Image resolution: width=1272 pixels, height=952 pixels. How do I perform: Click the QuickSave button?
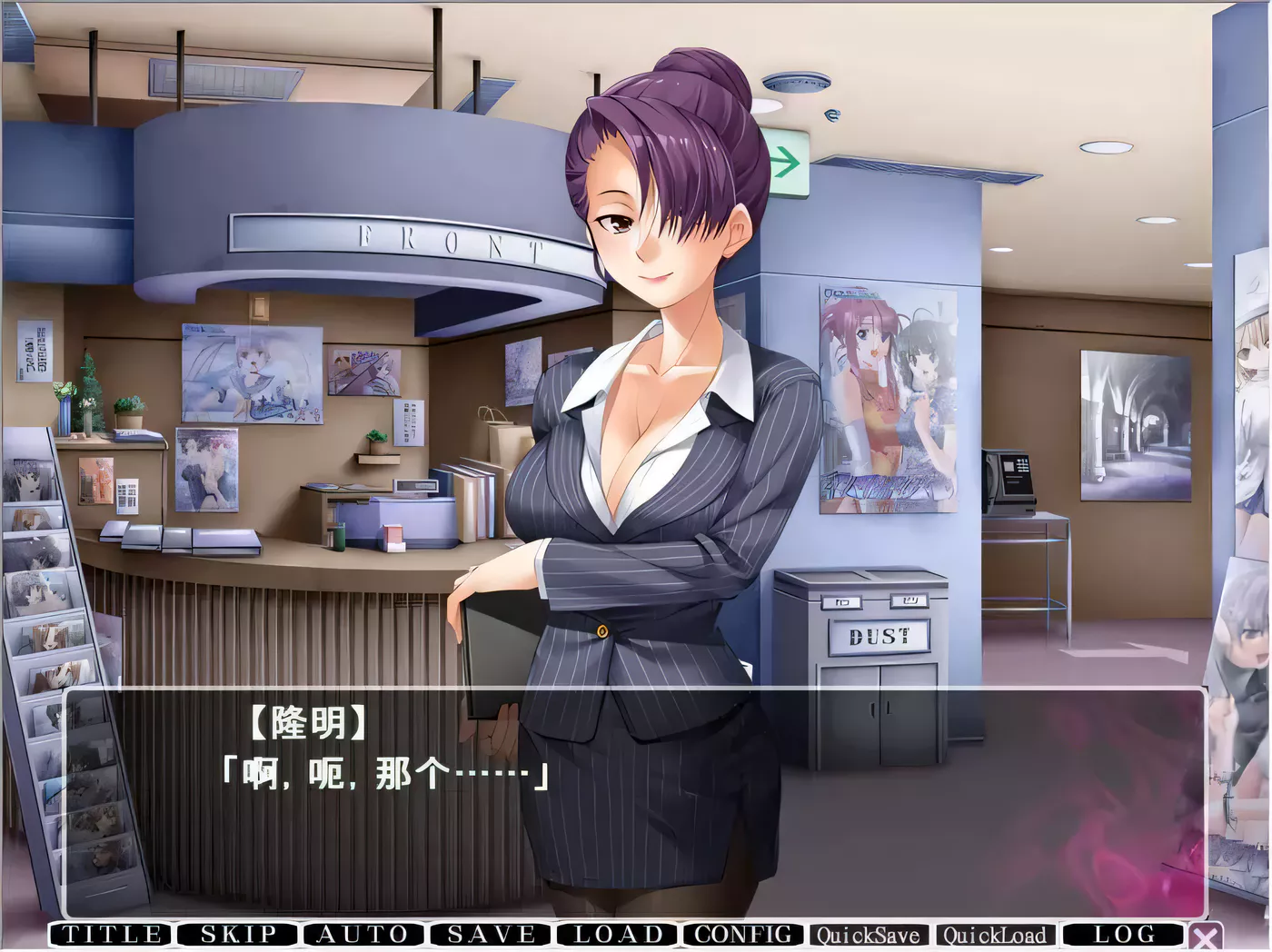tap(869, 936)
